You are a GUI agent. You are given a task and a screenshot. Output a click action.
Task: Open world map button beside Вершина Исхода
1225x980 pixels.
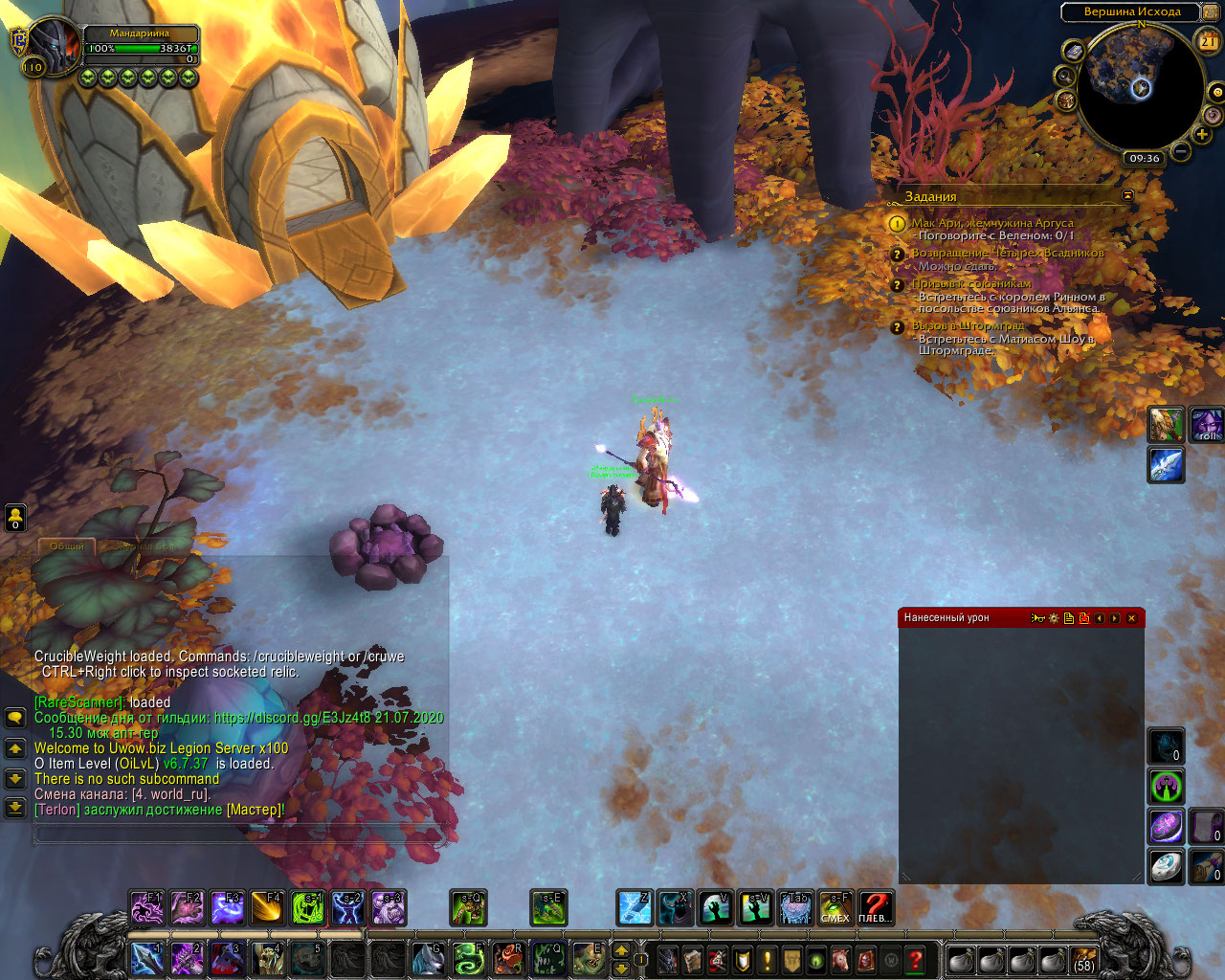pyautogui.click(x=1074, y=52)
